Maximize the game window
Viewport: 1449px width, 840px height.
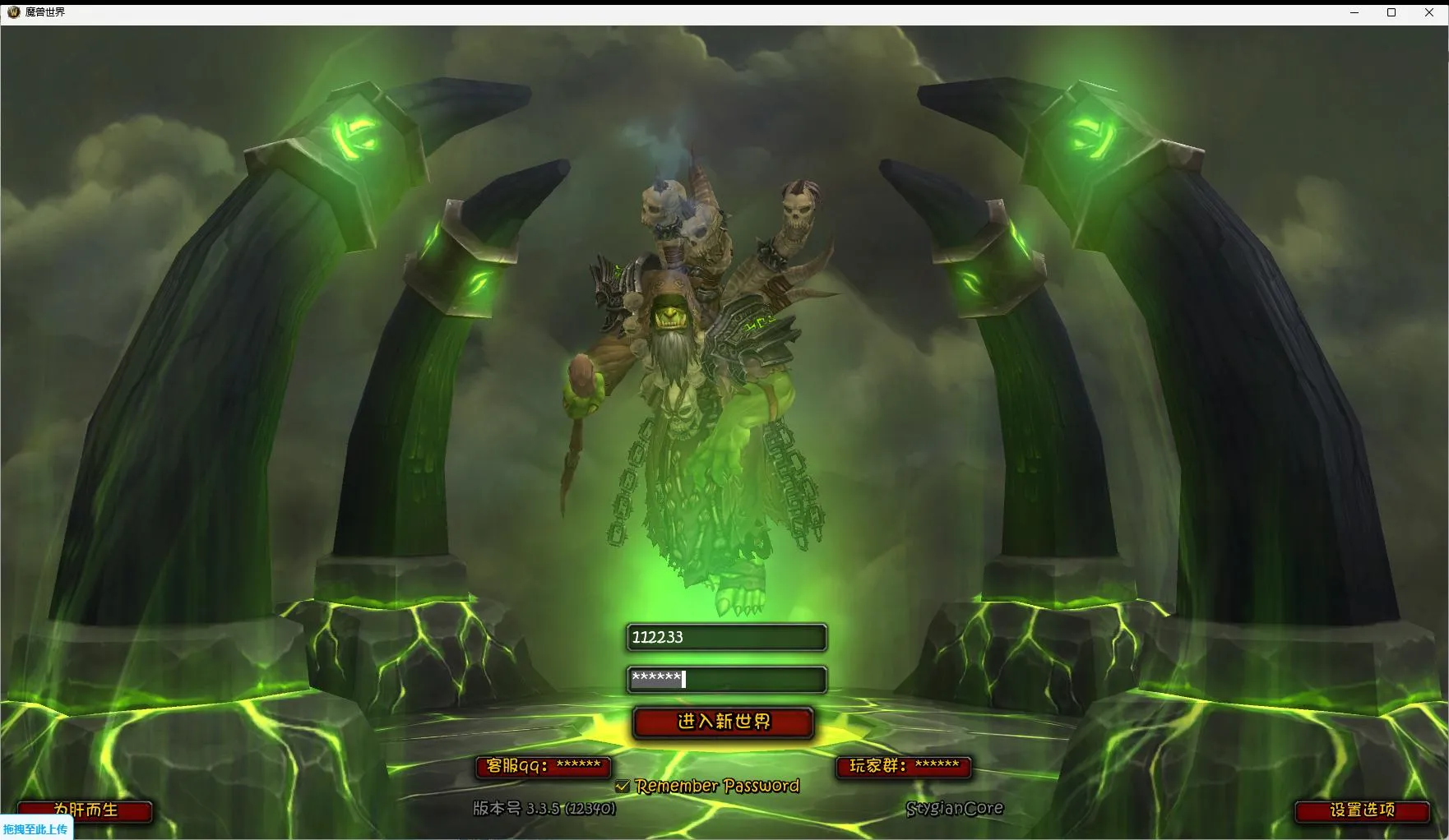(1391, 12)
